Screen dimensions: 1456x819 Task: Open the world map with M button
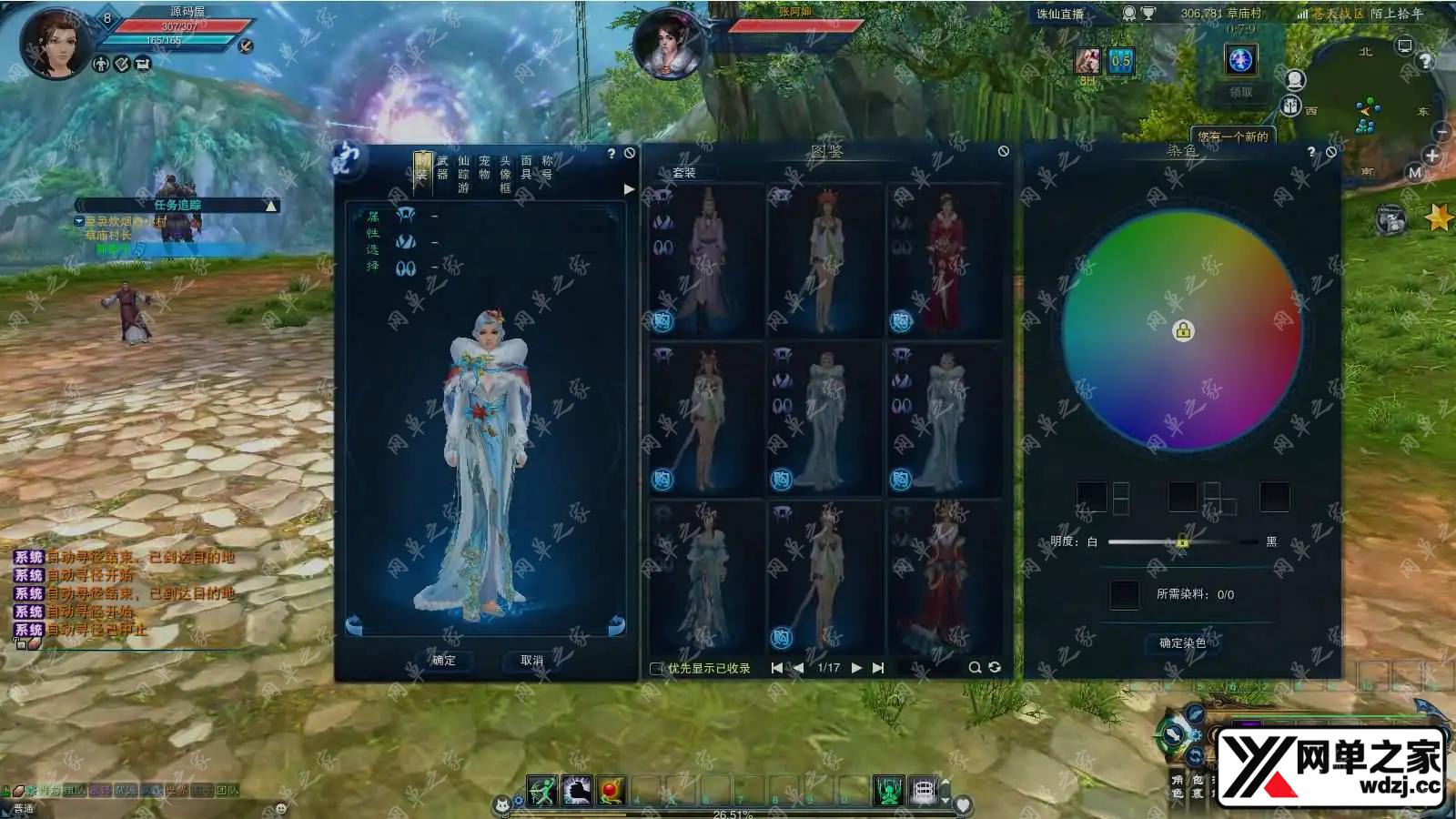[1414, 172]
